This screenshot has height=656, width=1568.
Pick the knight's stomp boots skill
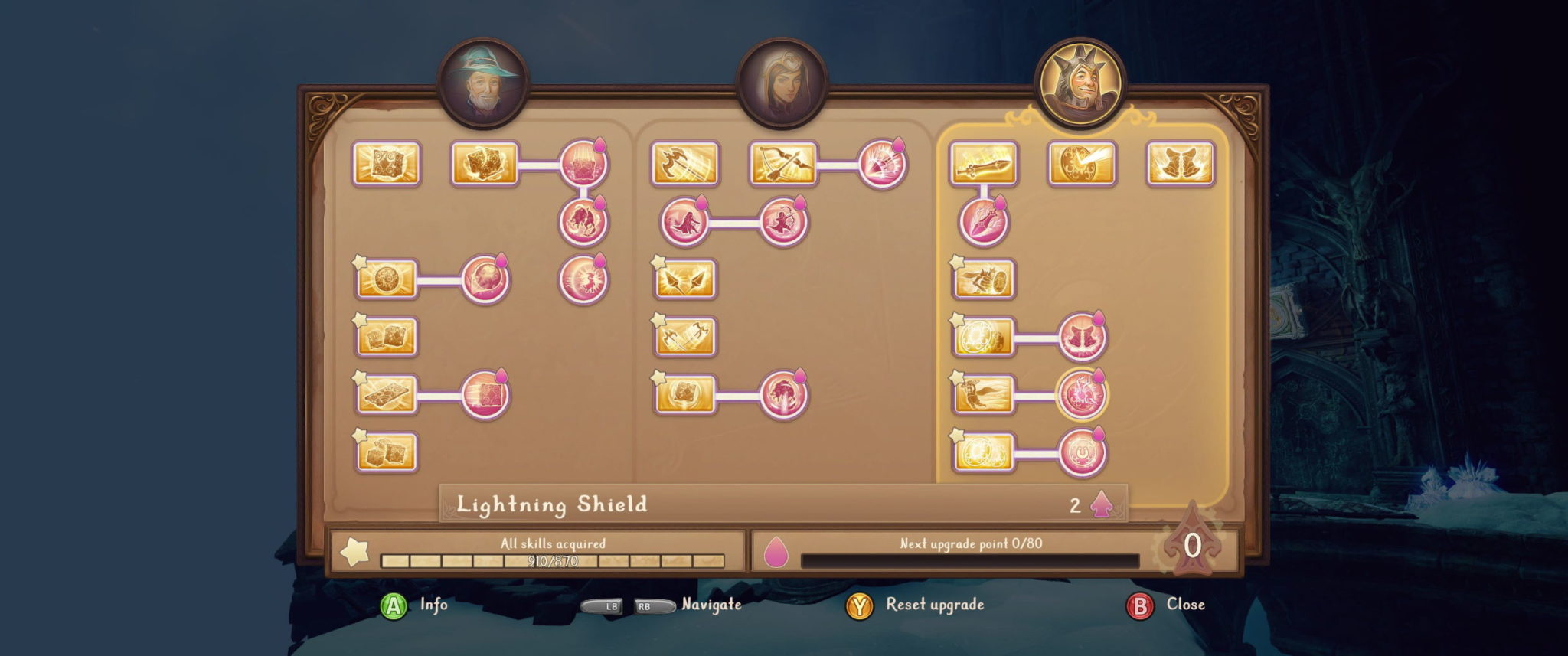tap(1180, 163)
